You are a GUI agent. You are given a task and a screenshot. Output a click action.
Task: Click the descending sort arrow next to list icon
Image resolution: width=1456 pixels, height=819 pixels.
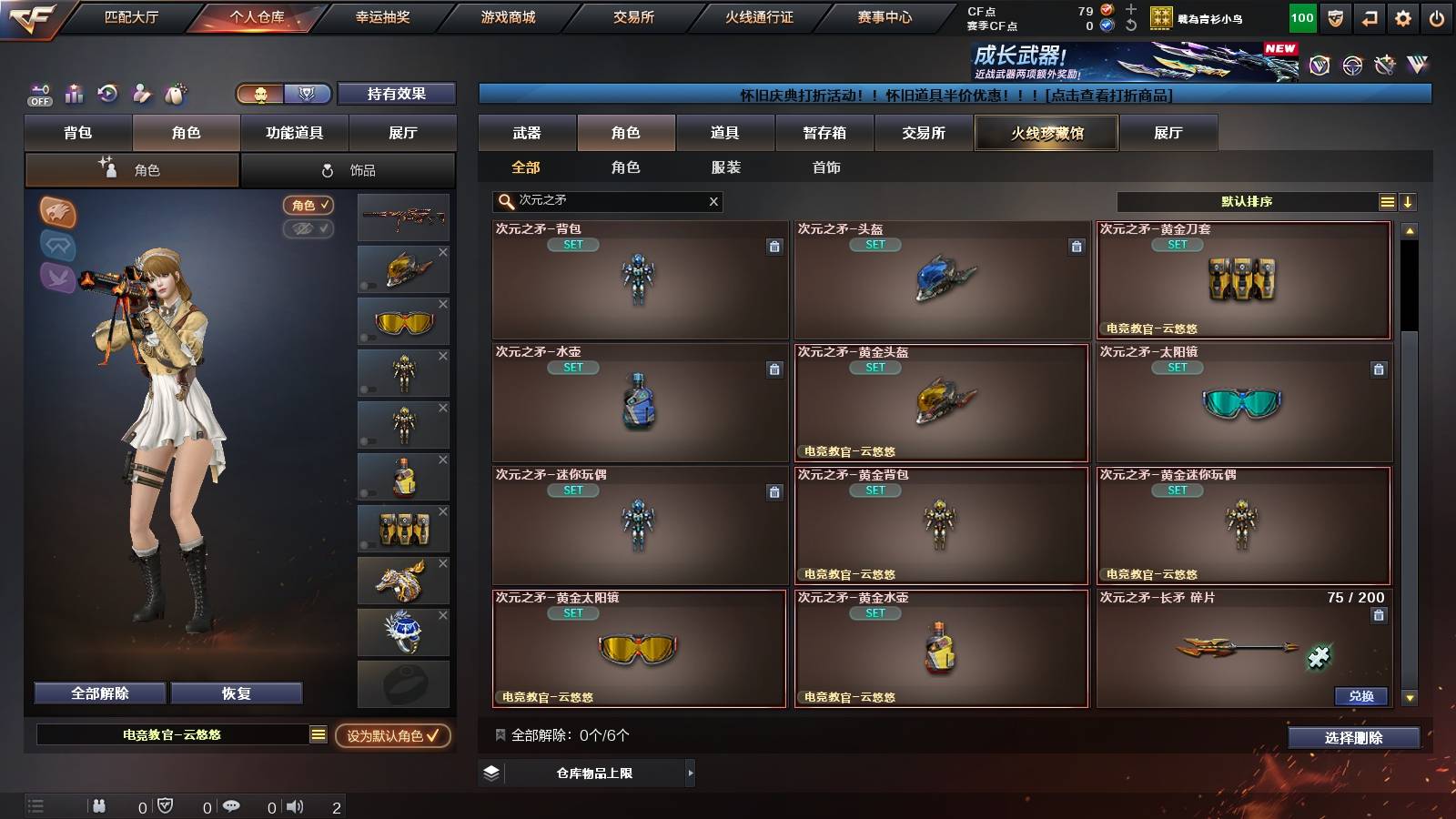click(1410, 202)
